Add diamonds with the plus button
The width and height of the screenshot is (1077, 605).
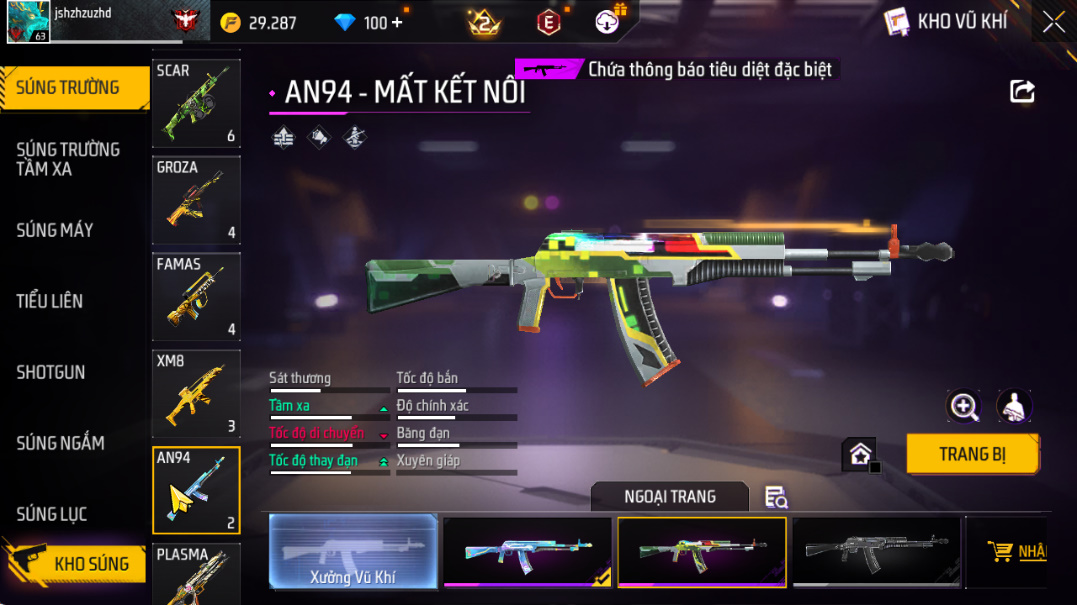(x=398, y=22)
